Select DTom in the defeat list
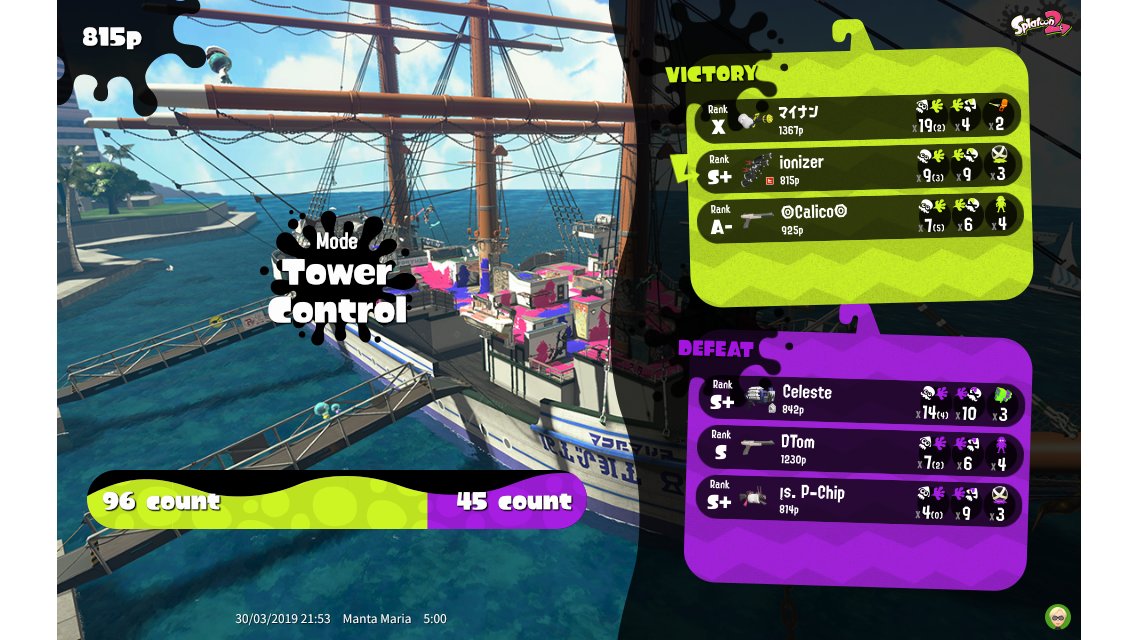 860,448
